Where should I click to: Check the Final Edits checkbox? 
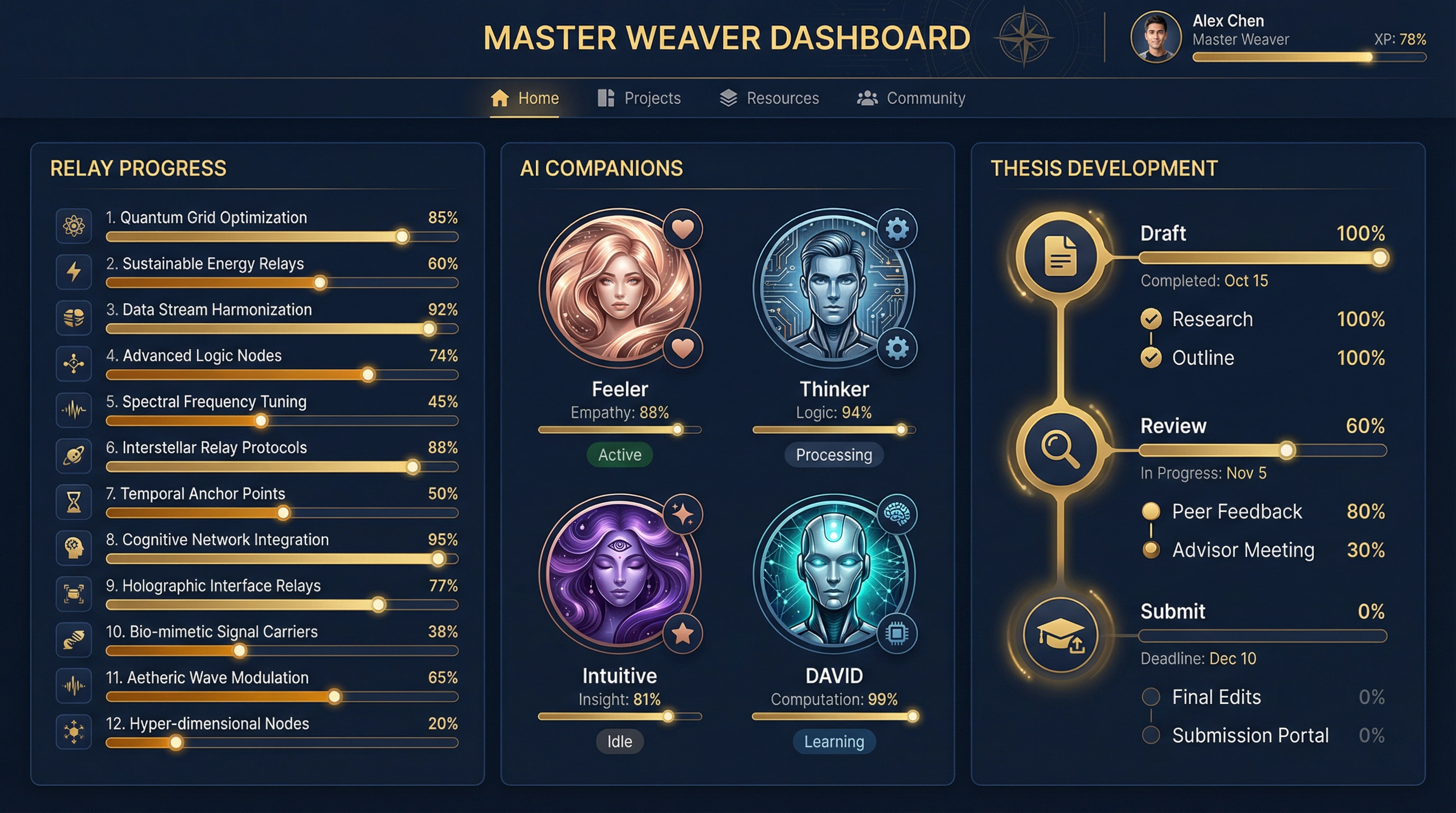click(1151, 697)
